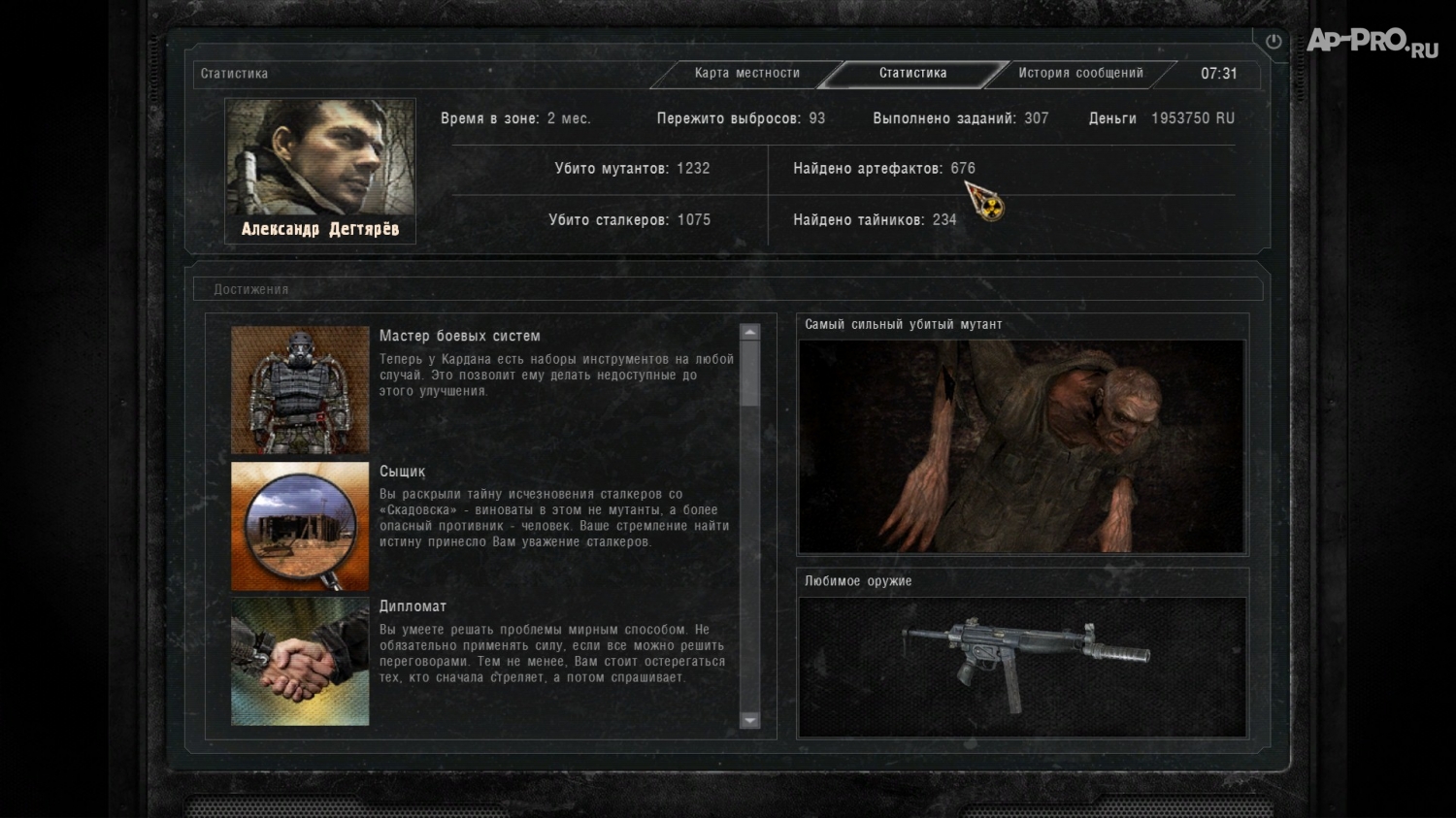Select the Сыщик achievement image
Screen dimensions: 1456x818
coord(300,526)
